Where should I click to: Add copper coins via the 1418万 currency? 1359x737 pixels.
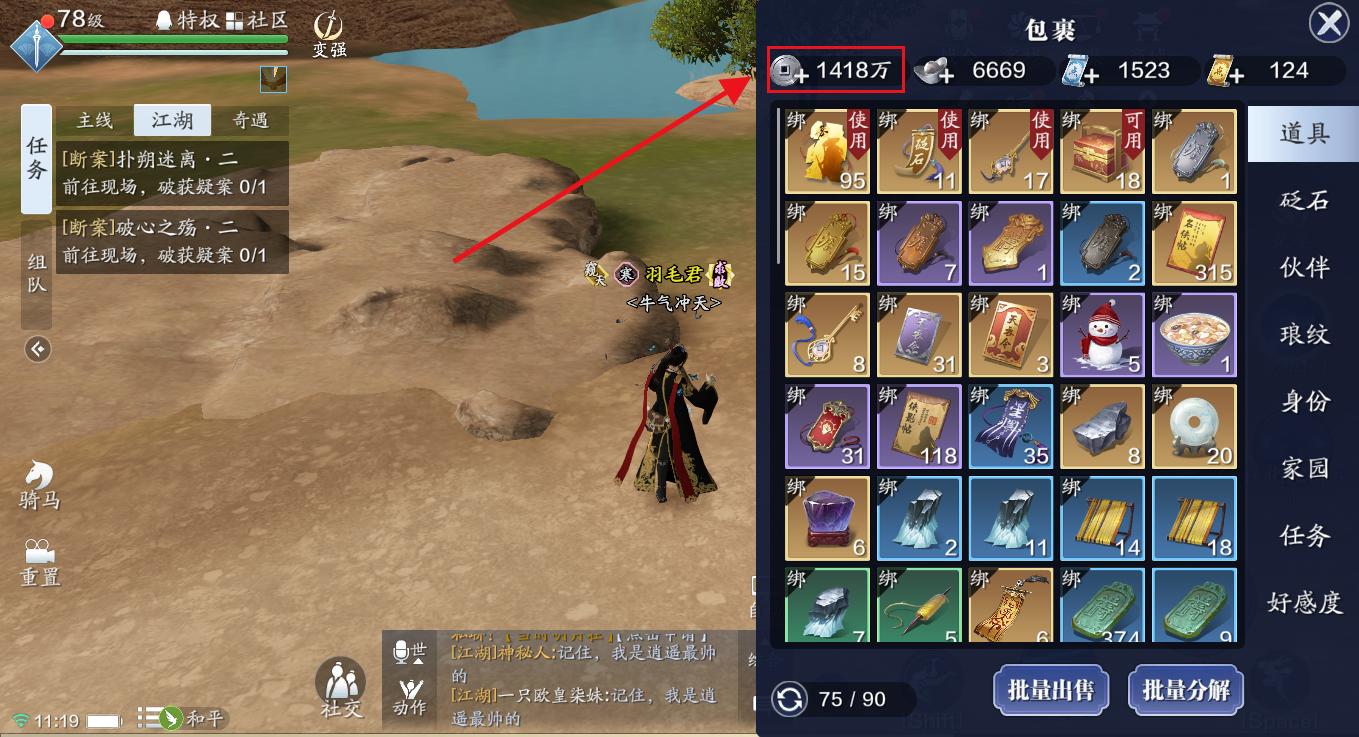(790, 71)
